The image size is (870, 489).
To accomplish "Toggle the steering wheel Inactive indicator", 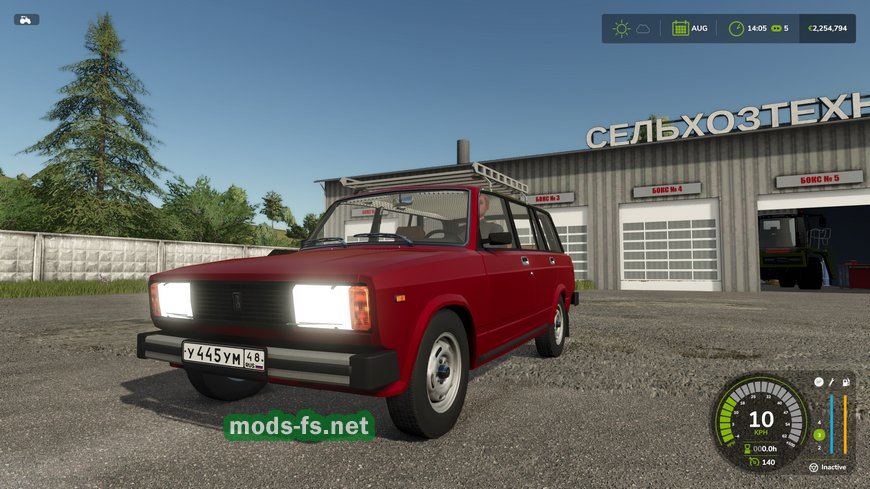I will click(x=813, y=467).
